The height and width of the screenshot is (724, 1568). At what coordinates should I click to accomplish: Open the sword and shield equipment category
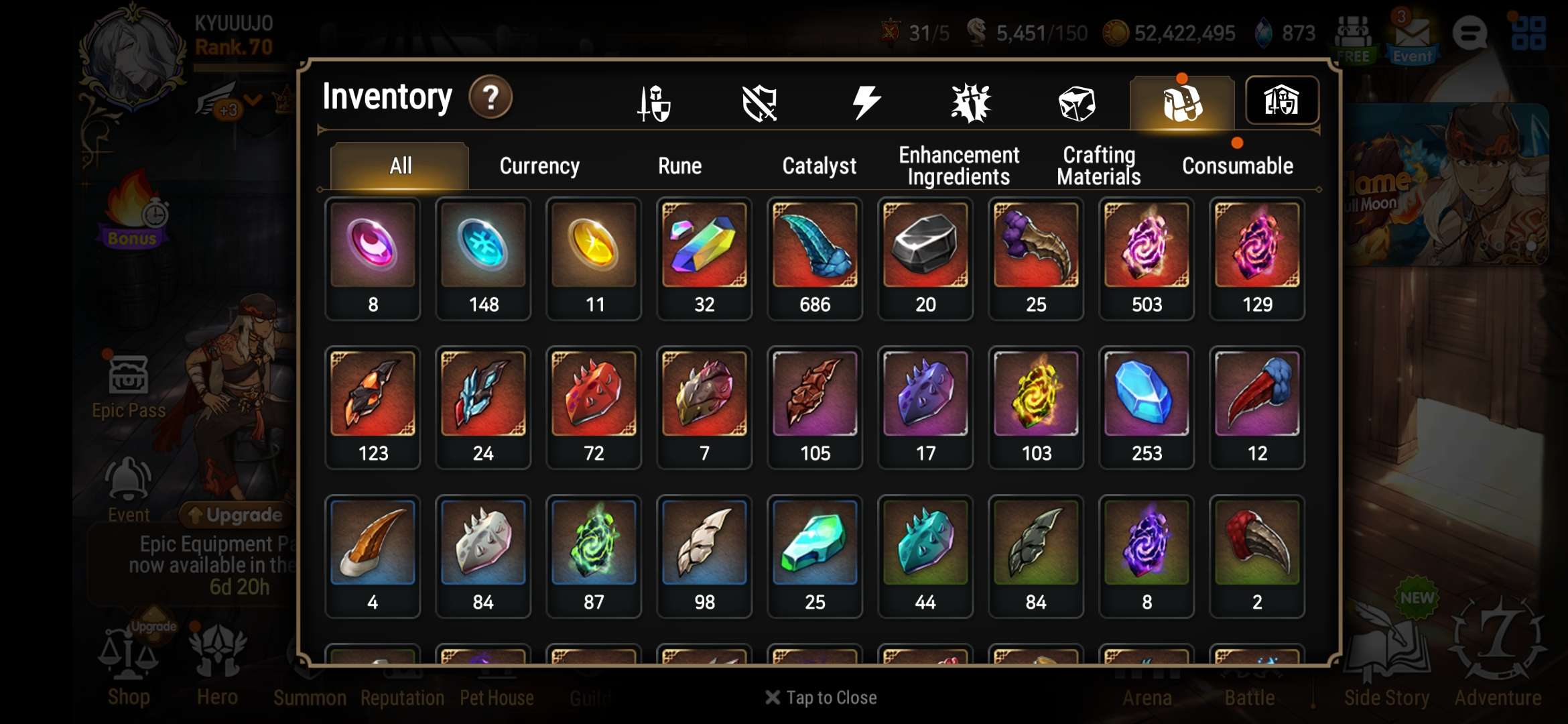pos(653,103)
